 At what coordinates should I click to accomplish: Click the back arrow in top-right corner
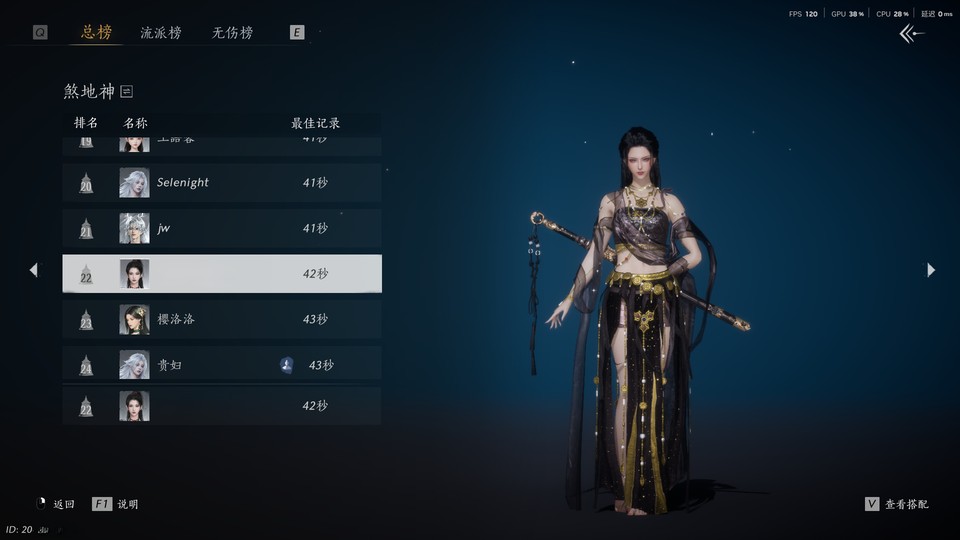coord(911,34)
